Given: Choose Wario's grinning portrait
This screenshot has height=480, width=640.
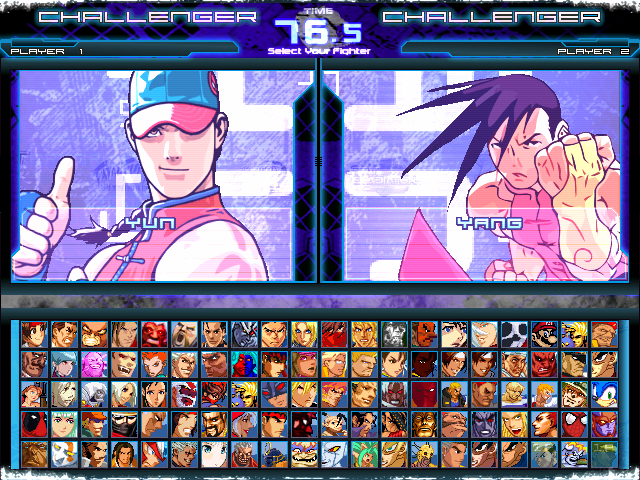Looking at the screenshot, I should coord(303,454).
